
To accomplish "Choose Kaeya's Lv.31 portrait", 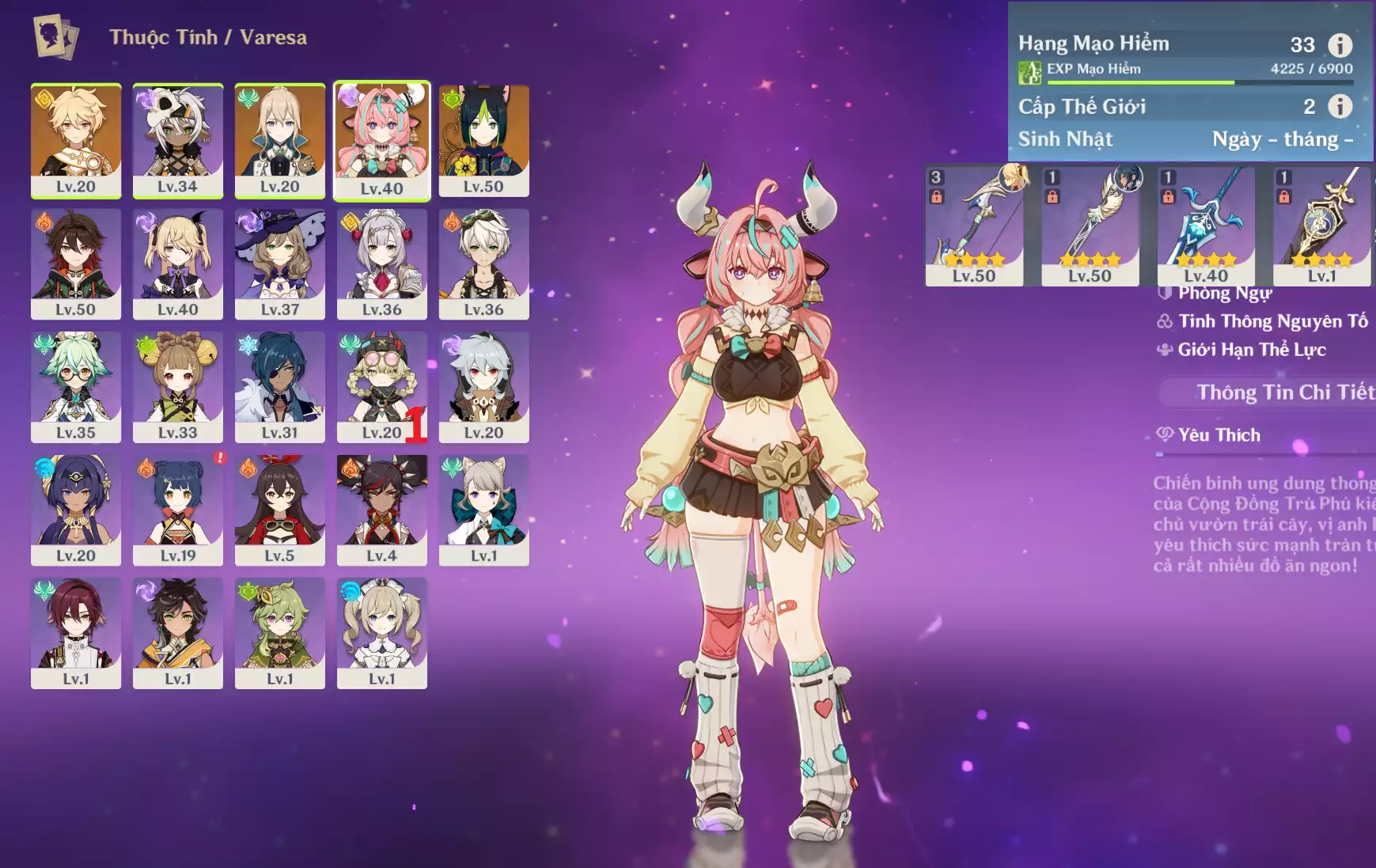I will pos(279,387).
